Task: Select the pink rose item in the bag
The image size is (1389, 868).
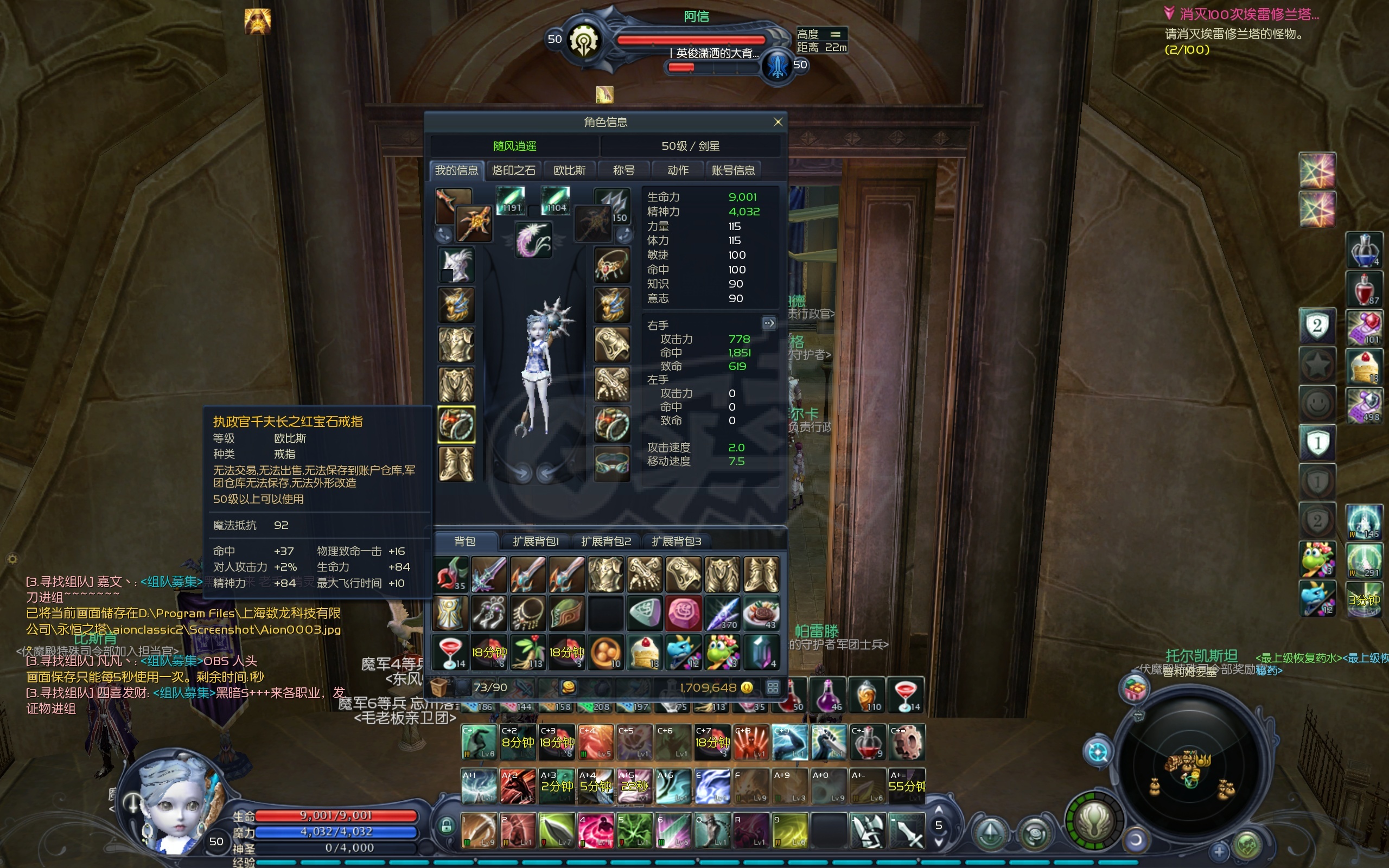Action: (x=683, y=612)
